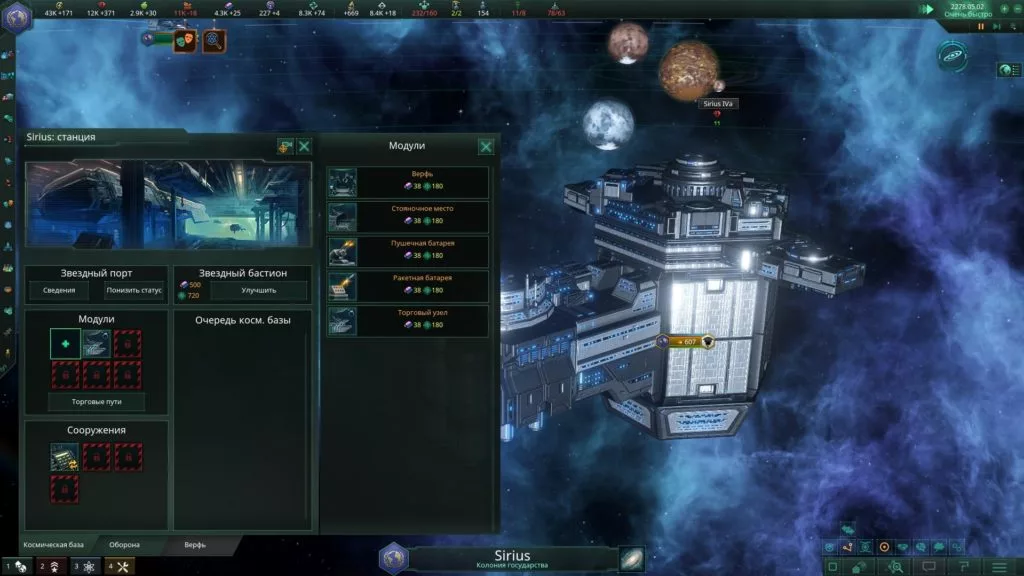1024x576 pixels.
Task: Close the Sirius station window
Action: [304, 147]
